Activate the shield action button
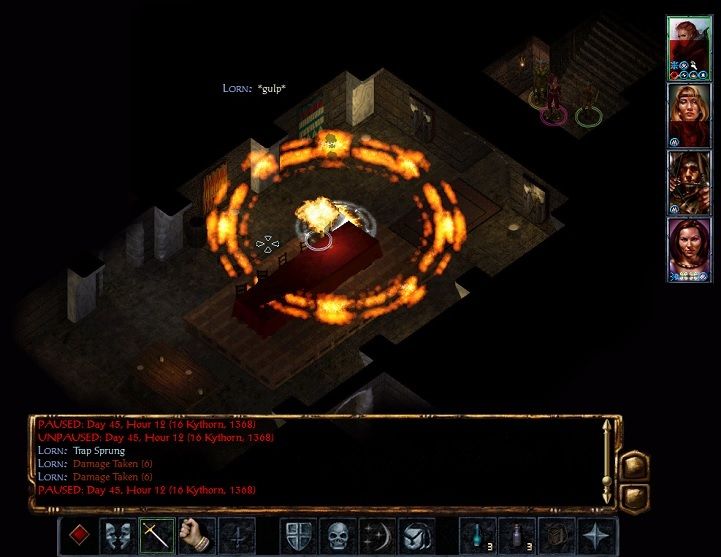 point(298,535)
